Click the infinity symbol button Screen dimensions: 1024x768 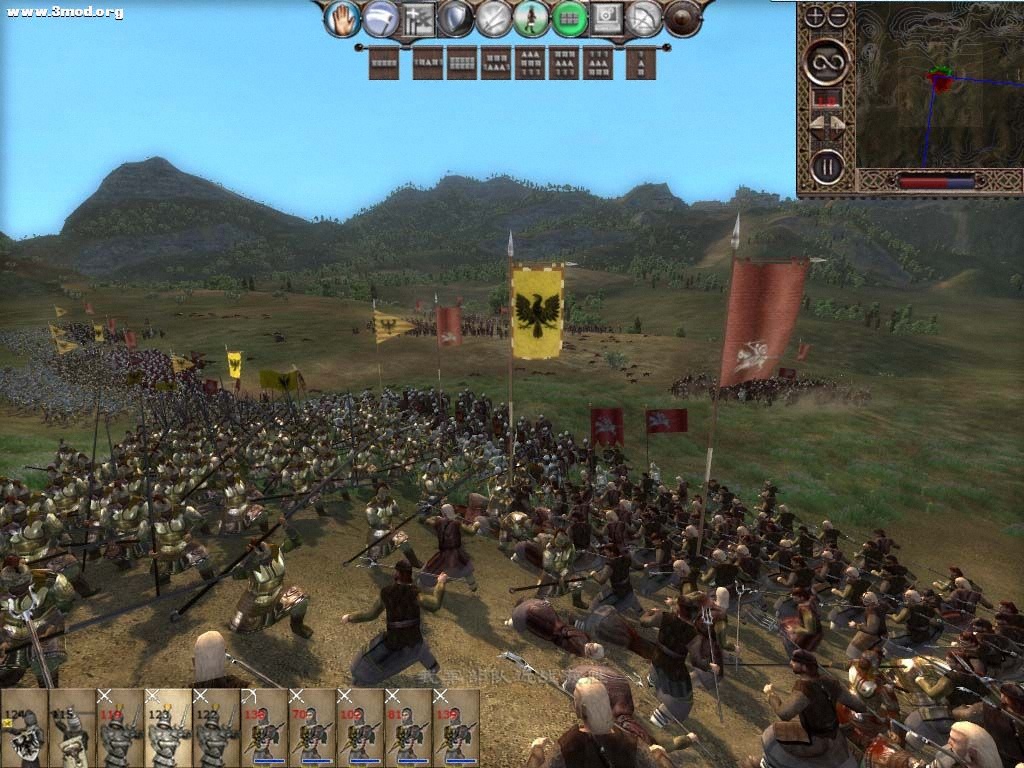pyautogui.click(x=827, y=61)
